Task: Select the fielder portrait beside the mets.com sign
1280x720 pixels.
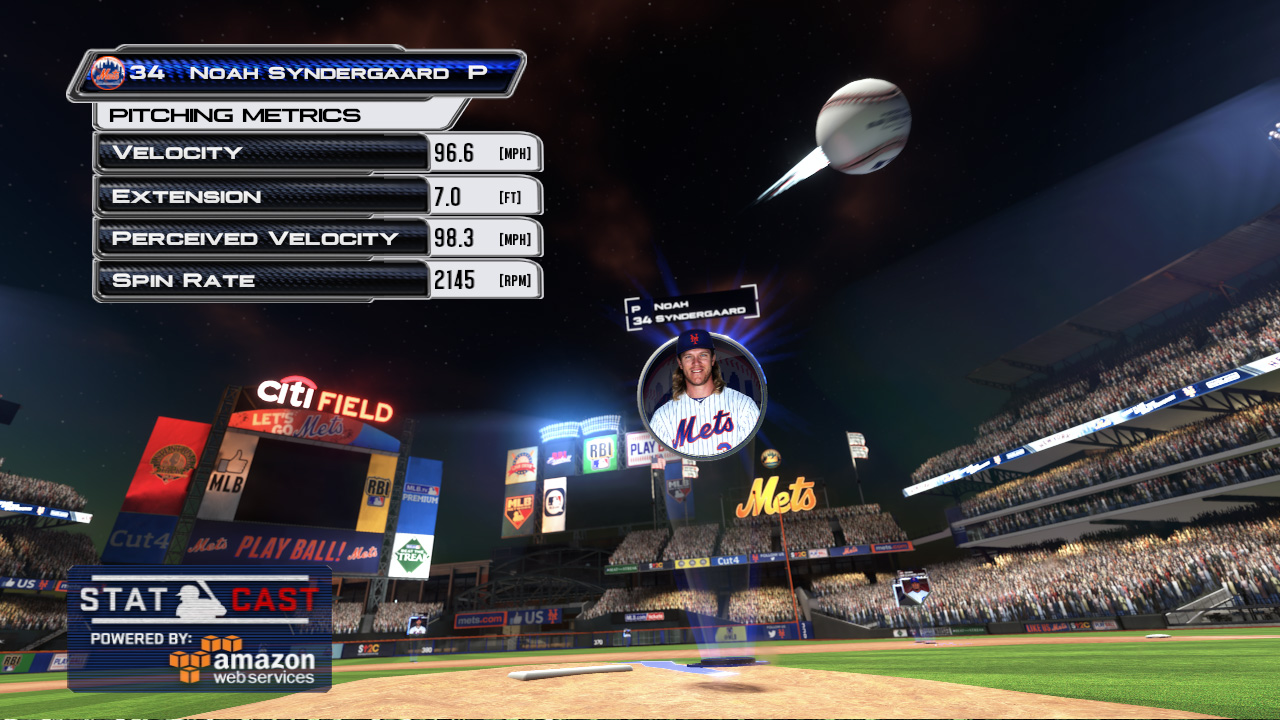Action: pyautogui.click(x=417, y=625)
